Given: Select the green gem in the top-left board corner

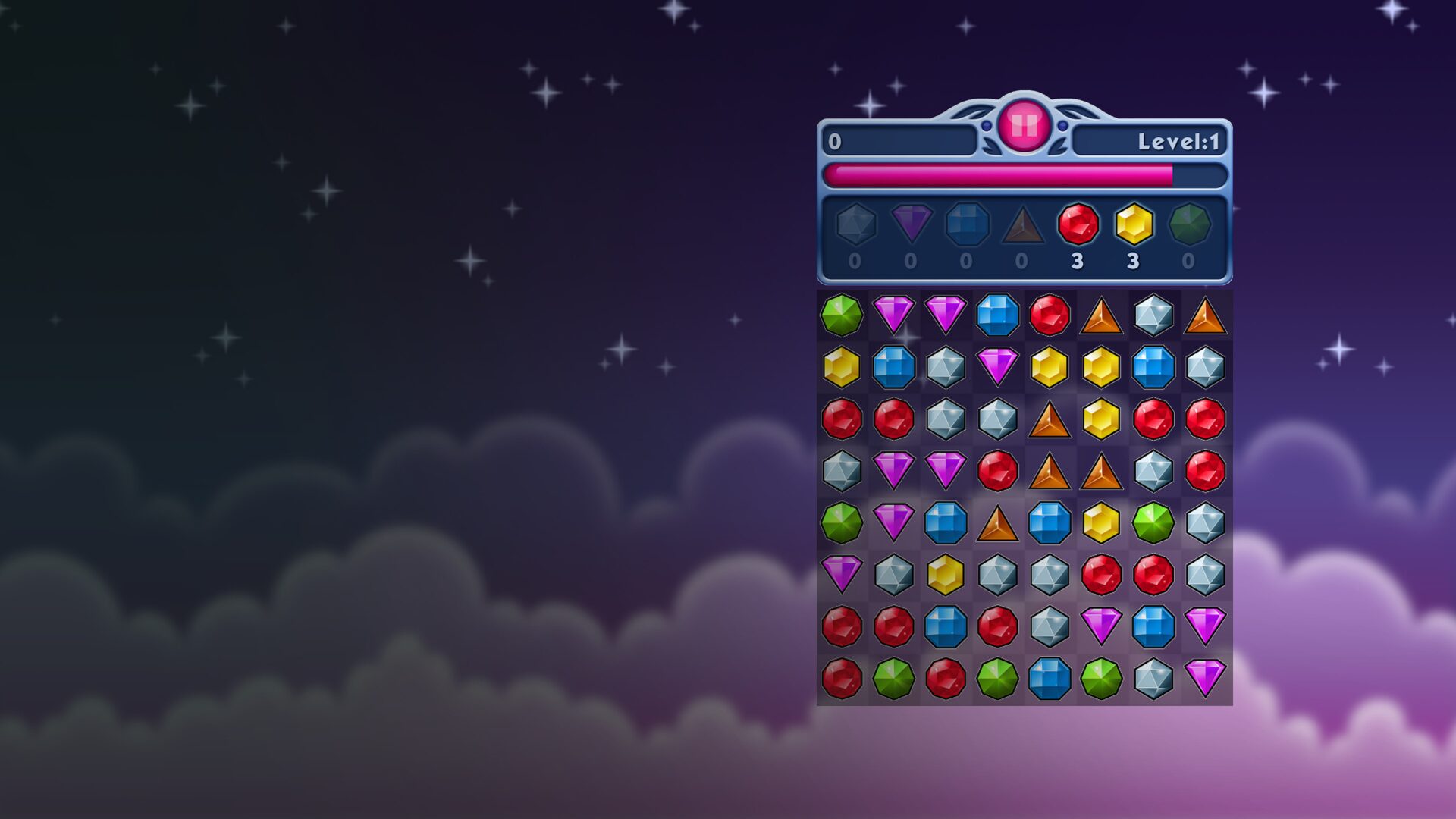Looking at the screenshot, I should tap(842, 316).
